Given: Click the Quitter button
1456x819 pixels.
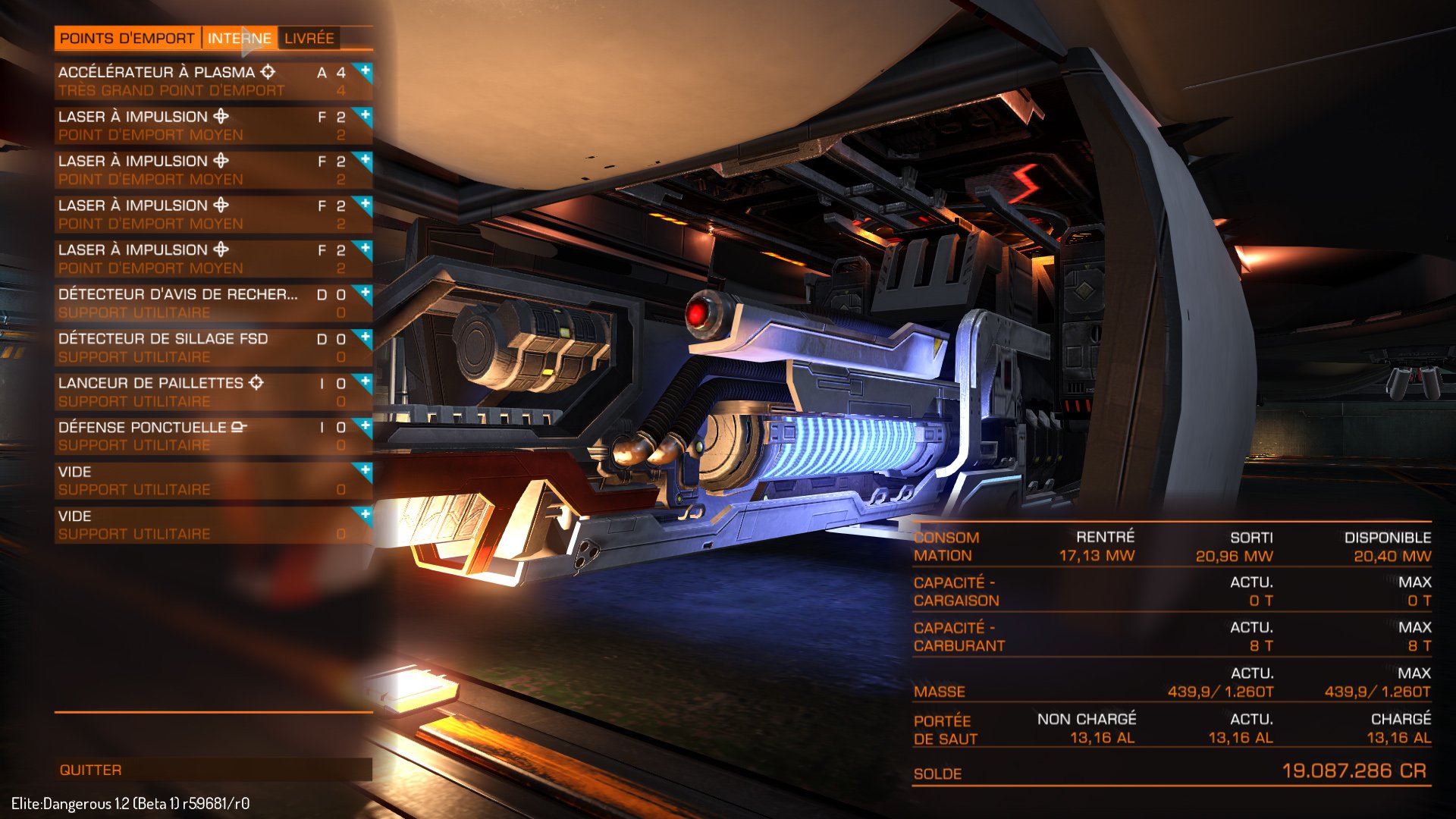Looking at the screenshot, I should pyautogui.click(x=91, y=769).
